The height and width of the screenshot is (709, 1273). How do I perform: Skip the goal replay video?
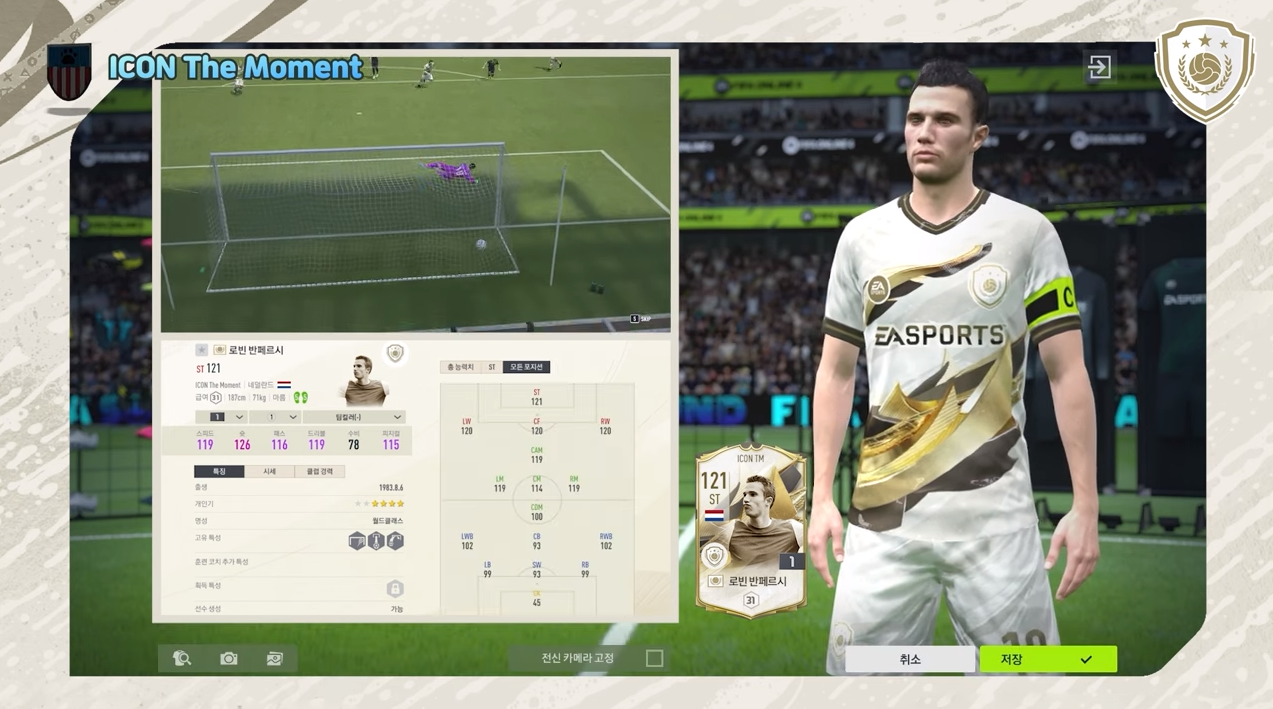[640, 319]
